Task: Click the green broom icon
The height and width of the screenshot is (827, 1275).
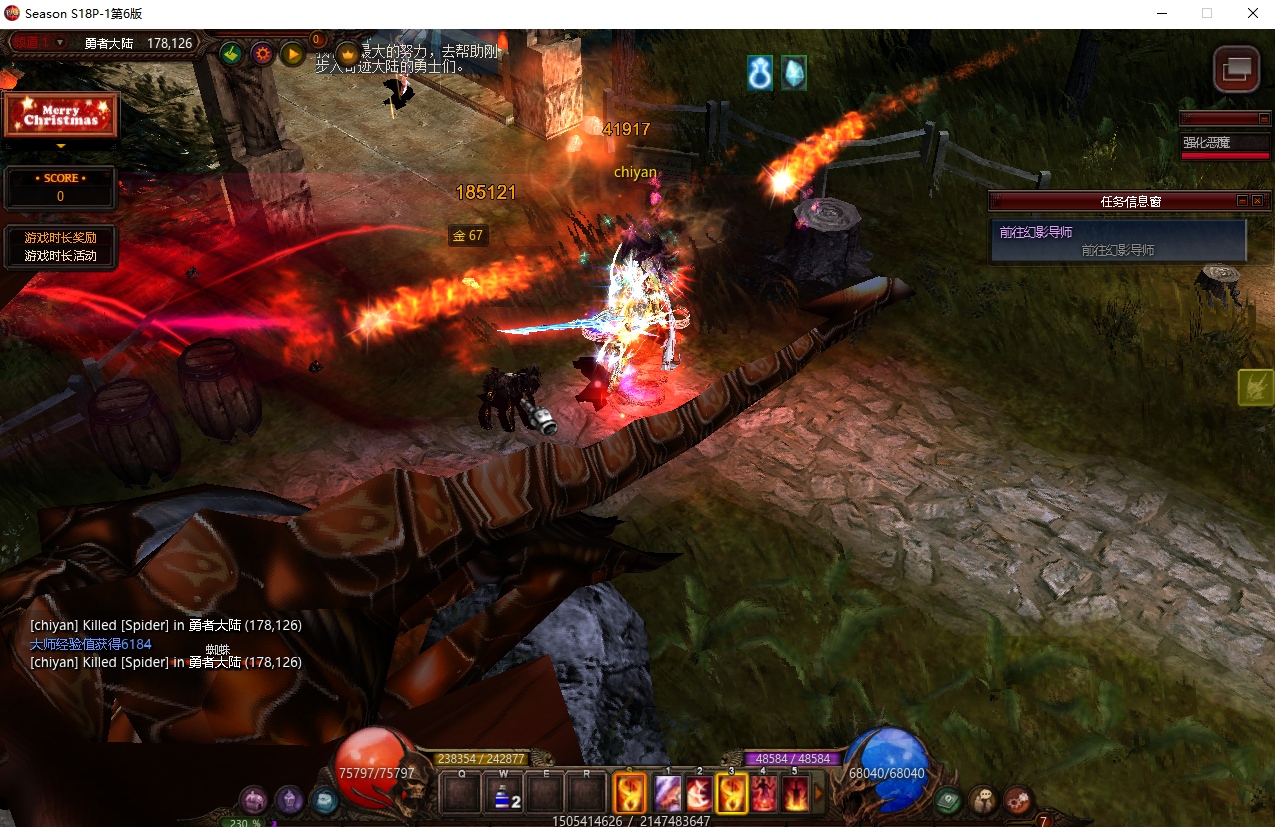Action: pyautogui.click(x=231, y=53)
